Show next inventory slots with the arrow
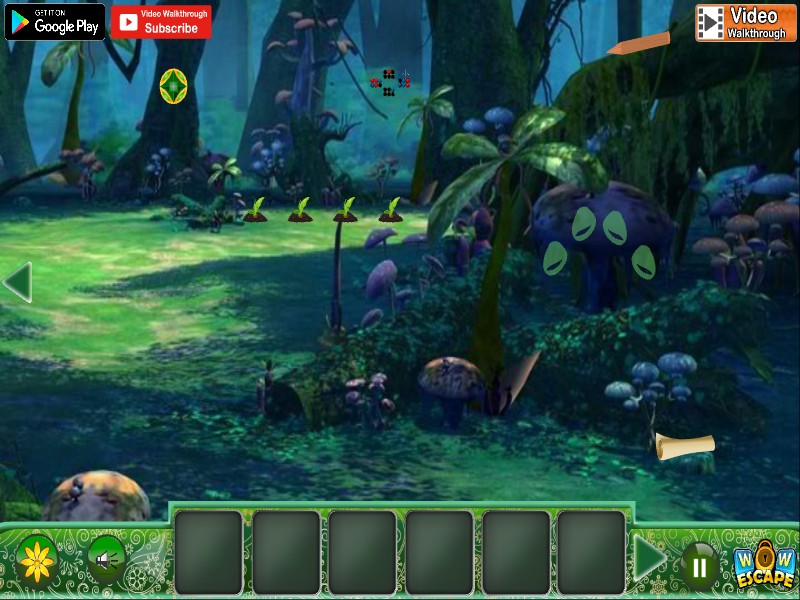The height and width of the screenshot is (600, 800). pyautogui.click(x=650, y=558)
